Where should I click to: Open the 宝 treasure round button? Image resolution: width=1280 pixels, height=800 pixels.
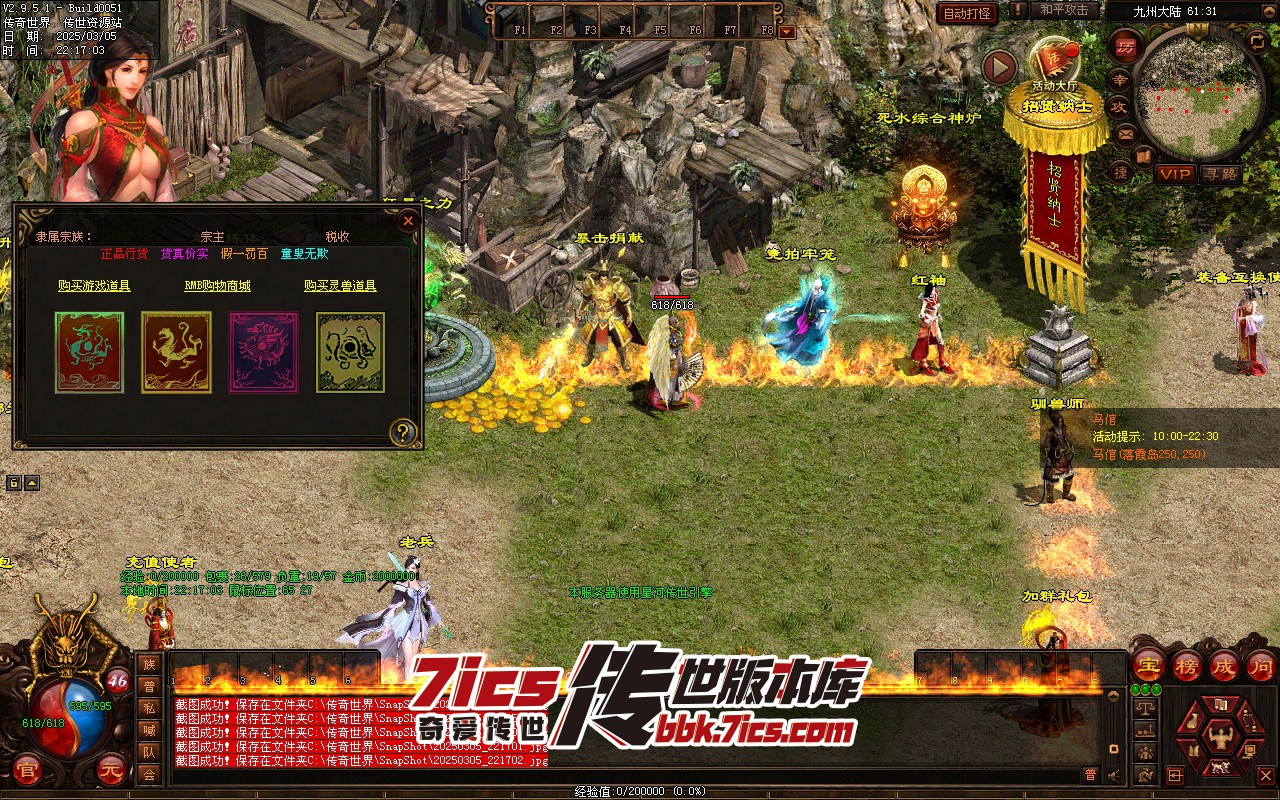pos(1149,666)
